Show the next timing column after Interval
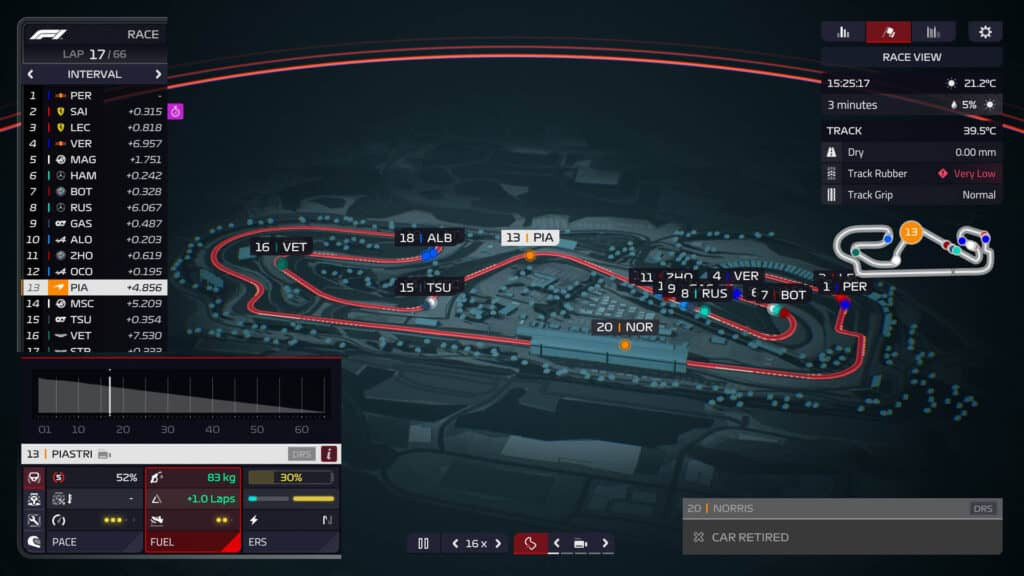 tap(158, 74)
